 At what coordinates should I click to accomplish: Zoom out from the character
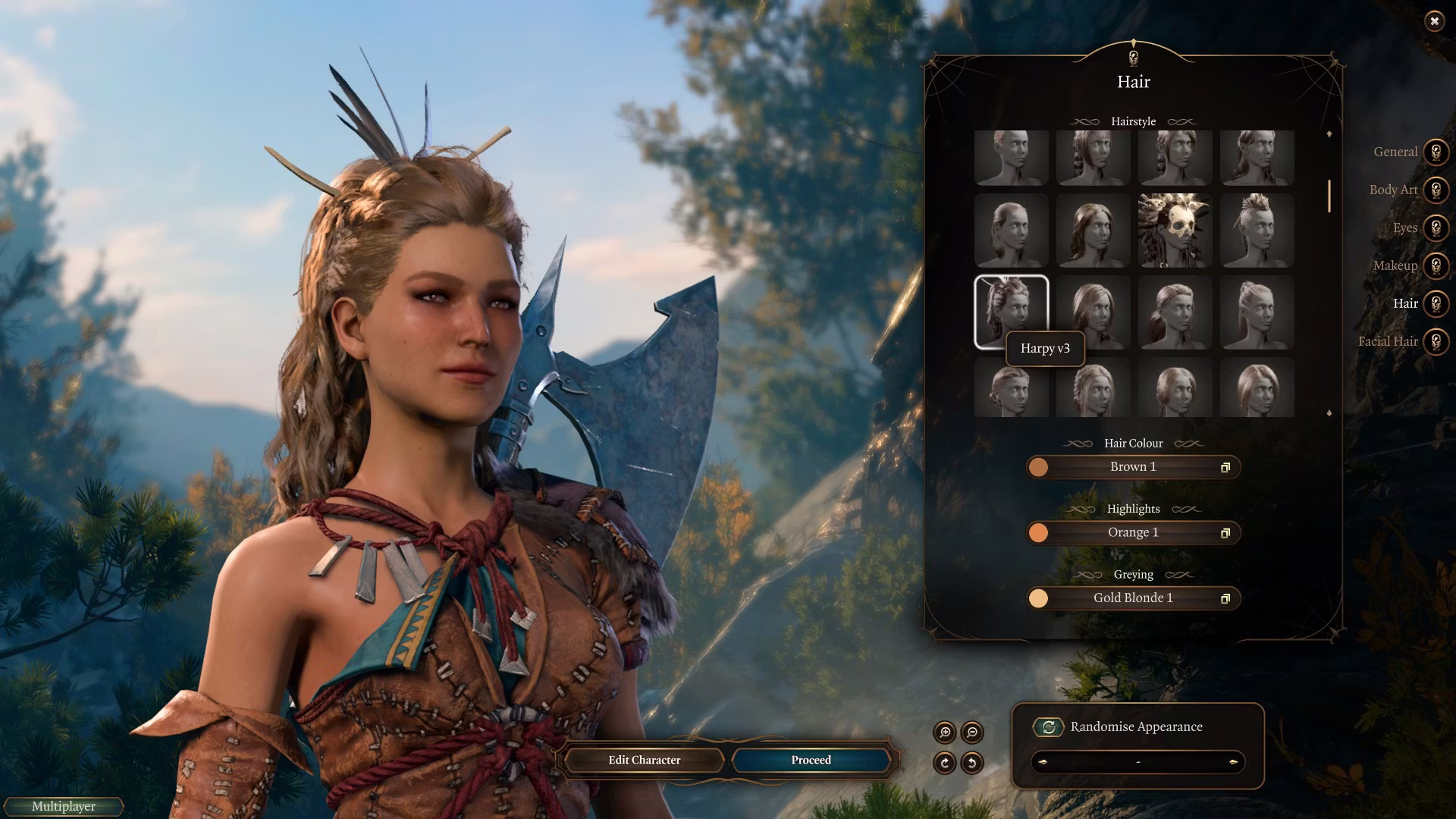[971, 733]
